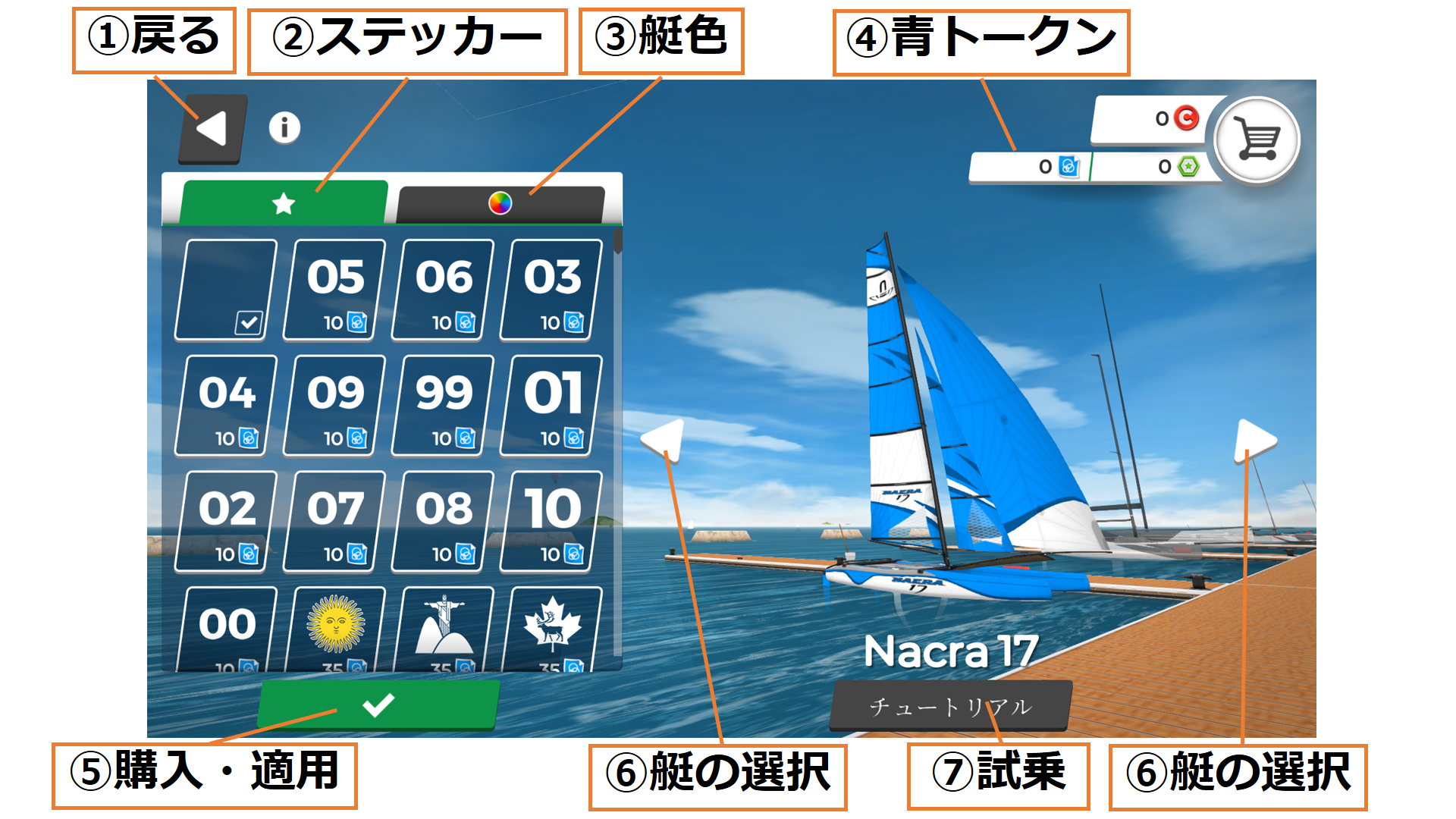Select sticker number 03
Screen dimensions: 1456x819
tap(551, 290)
